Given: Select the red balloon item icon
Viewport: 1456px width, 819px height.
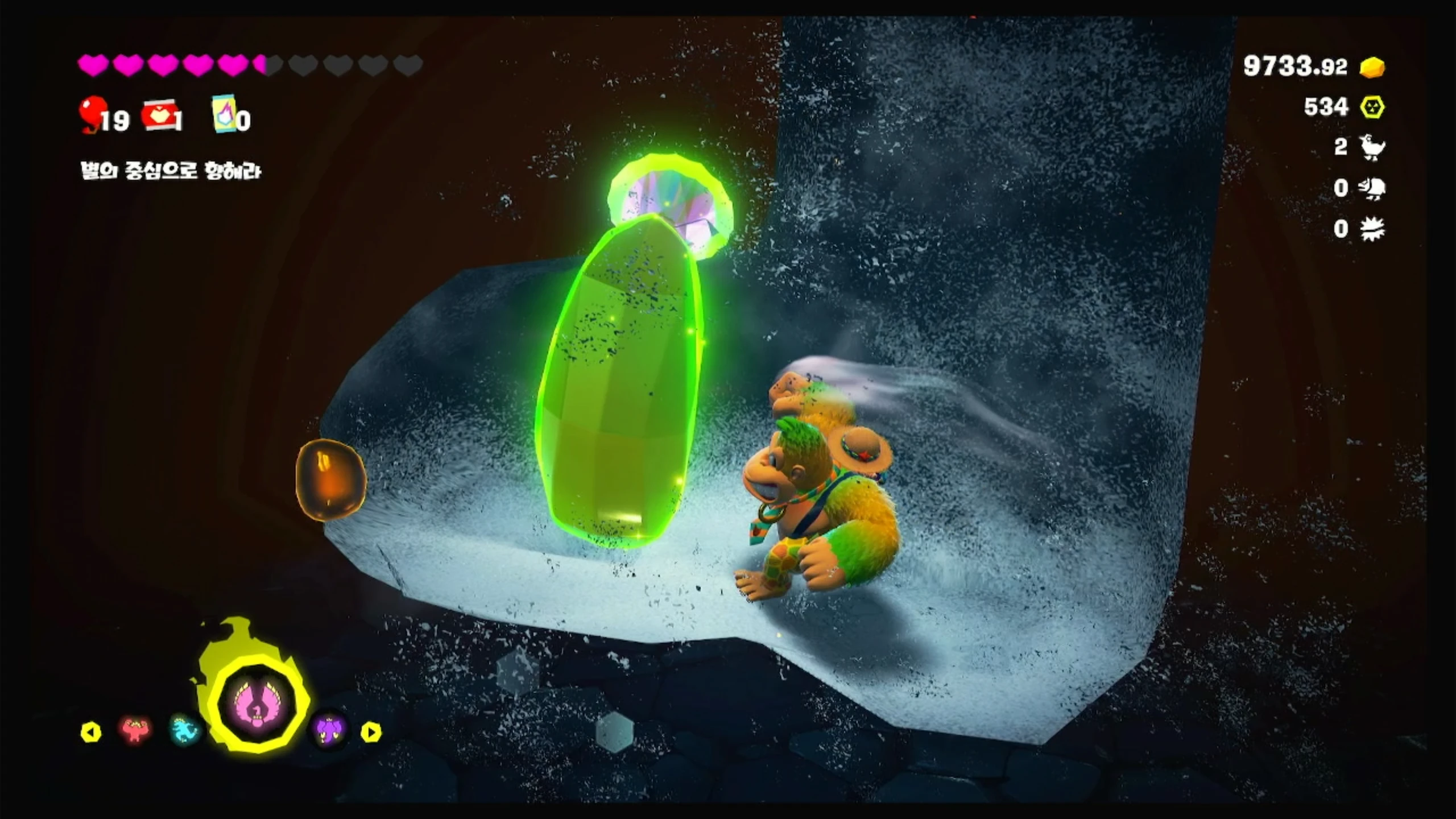Looking at the screenshot, I should (93, 114).
